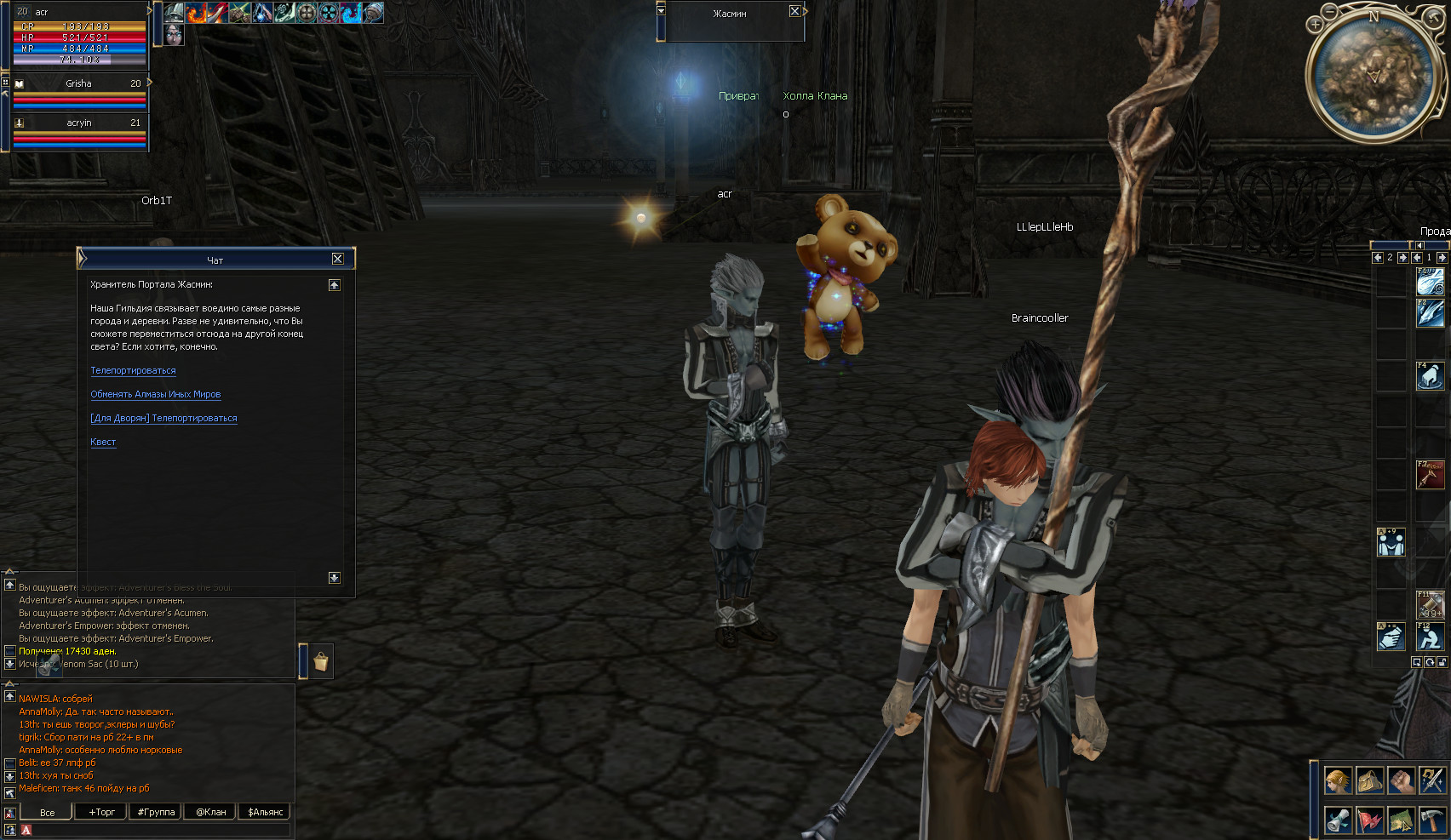Select Обменять Алмазы Иных Миров option
Image resolution: width=1451 pixels, height=840 pixels.
[x=155, y=395]
